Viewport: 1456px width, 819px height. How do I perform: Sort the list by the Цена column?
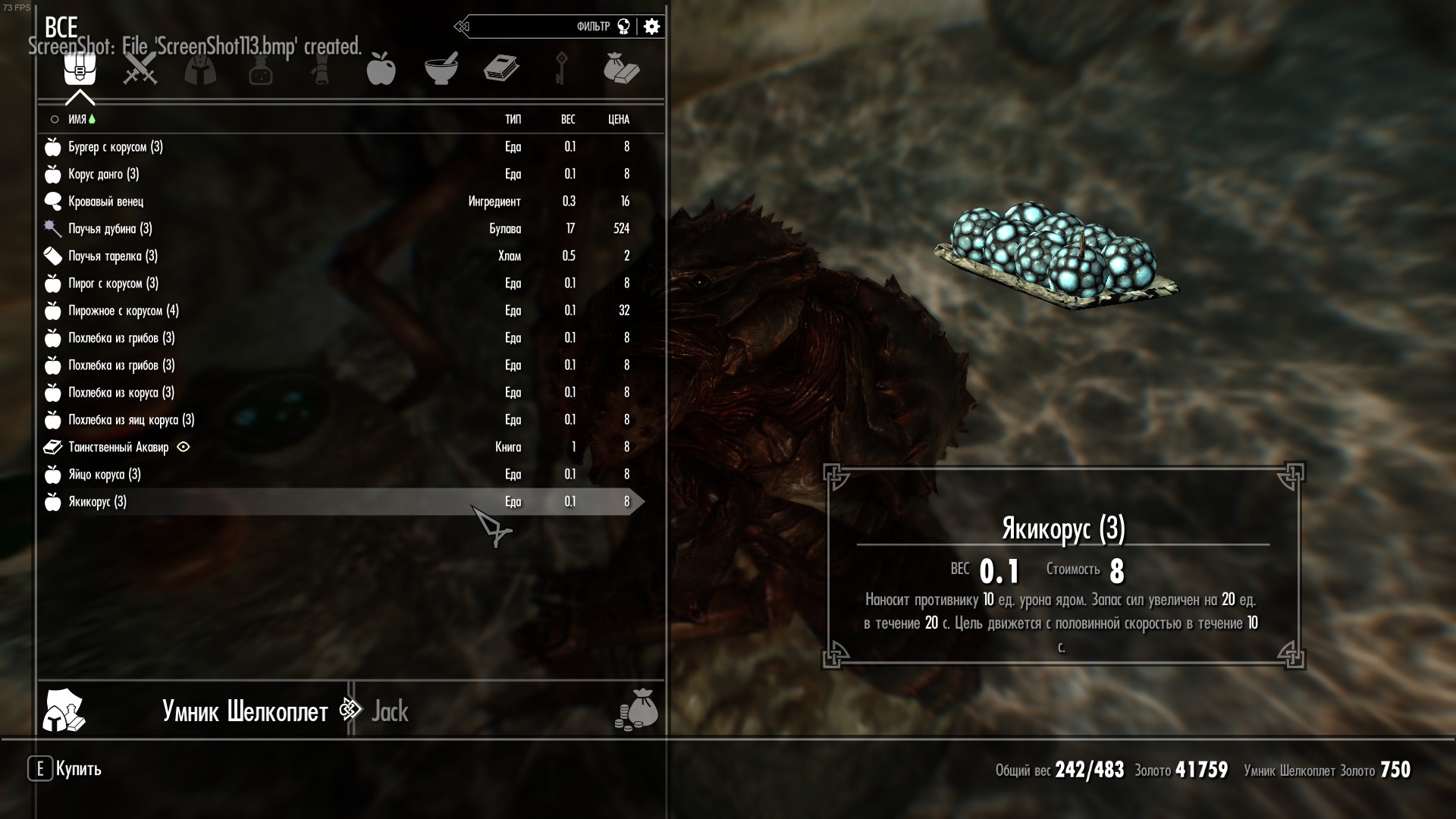[x=619, y=120]
